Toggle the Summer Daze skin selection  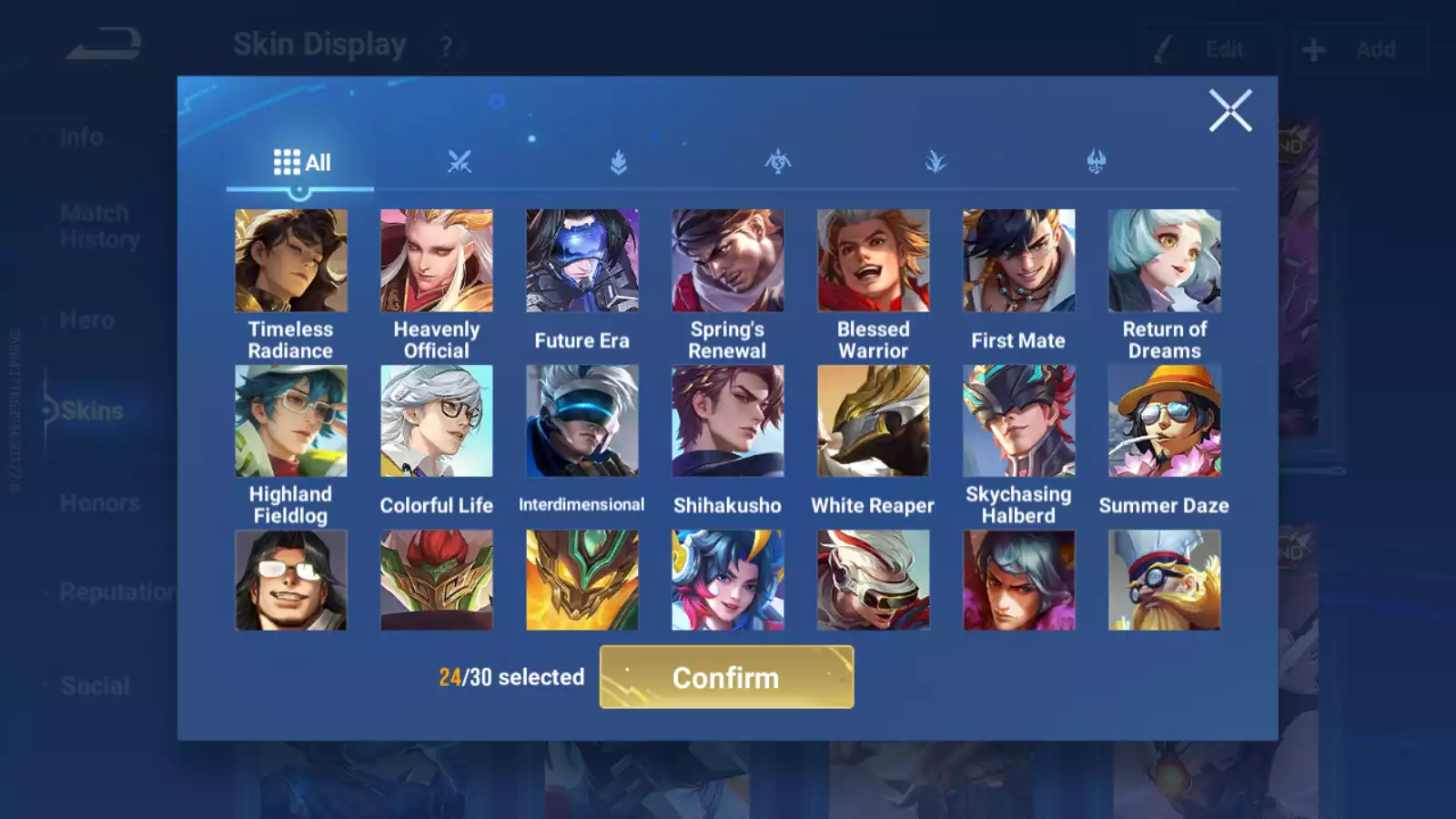coord(1165,419)
